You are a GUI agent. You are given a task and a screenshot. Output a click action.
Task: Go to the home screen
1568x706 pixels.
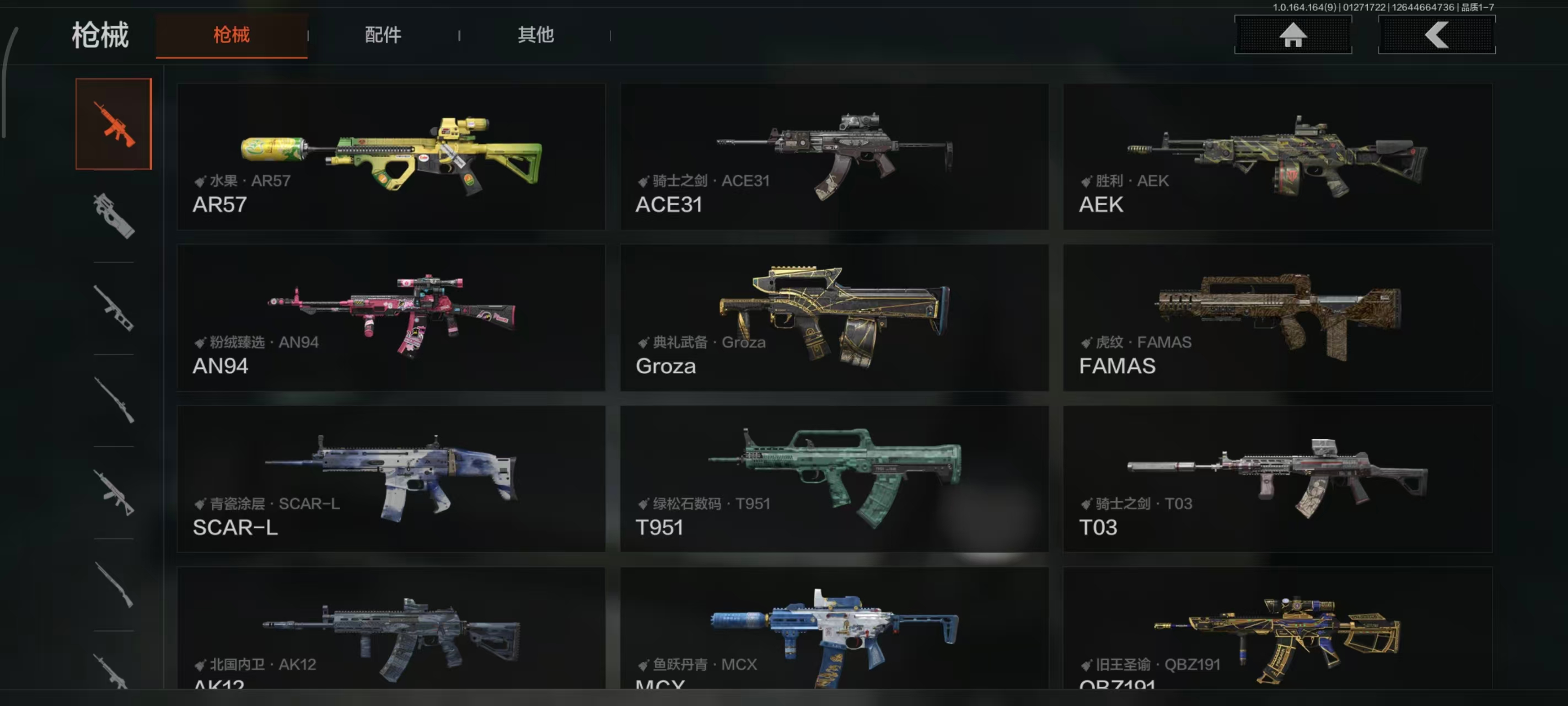(1292, 35)
